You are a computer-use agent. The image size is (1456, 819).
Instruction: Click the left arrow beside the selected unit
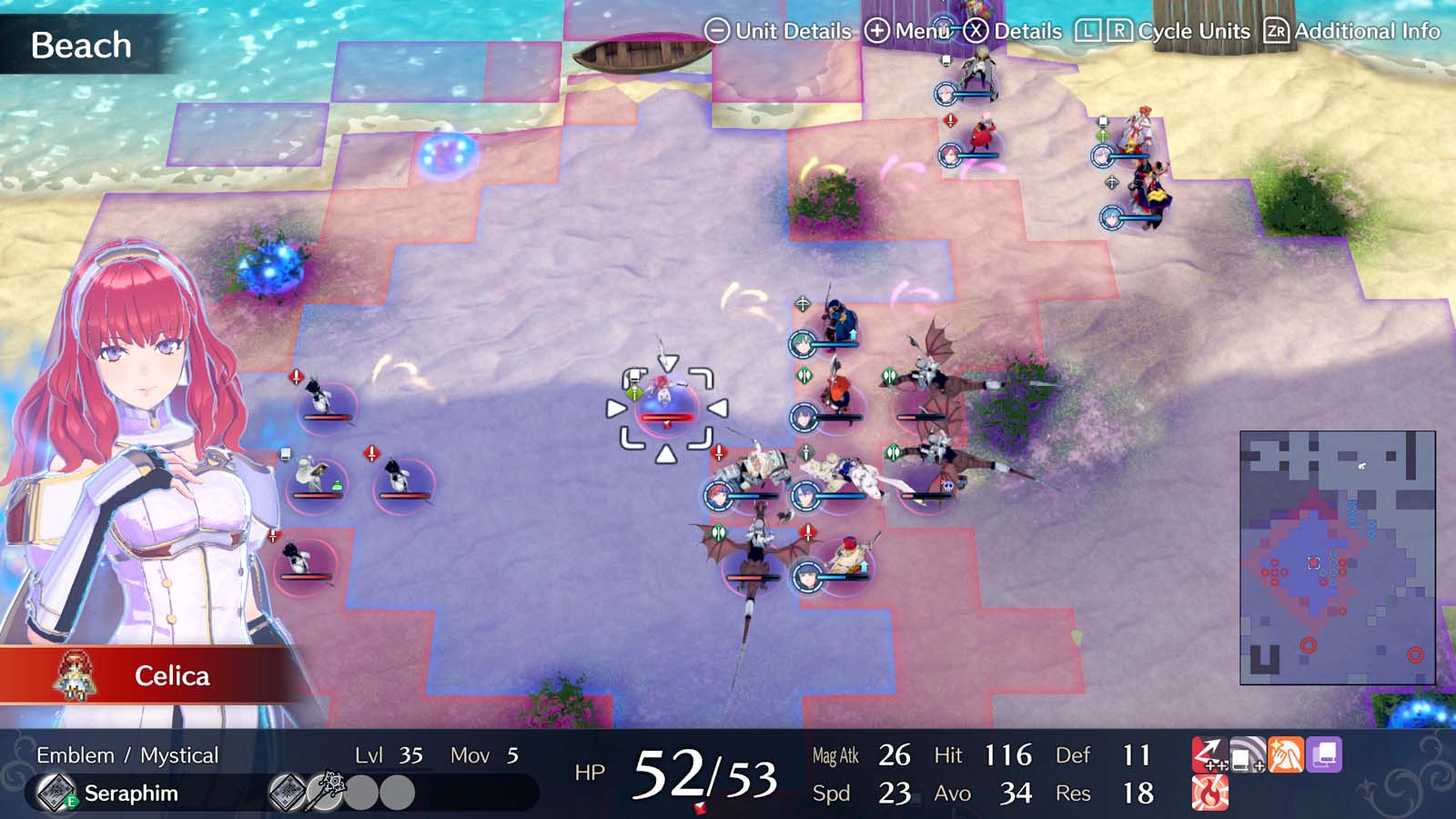coord(615,409)
